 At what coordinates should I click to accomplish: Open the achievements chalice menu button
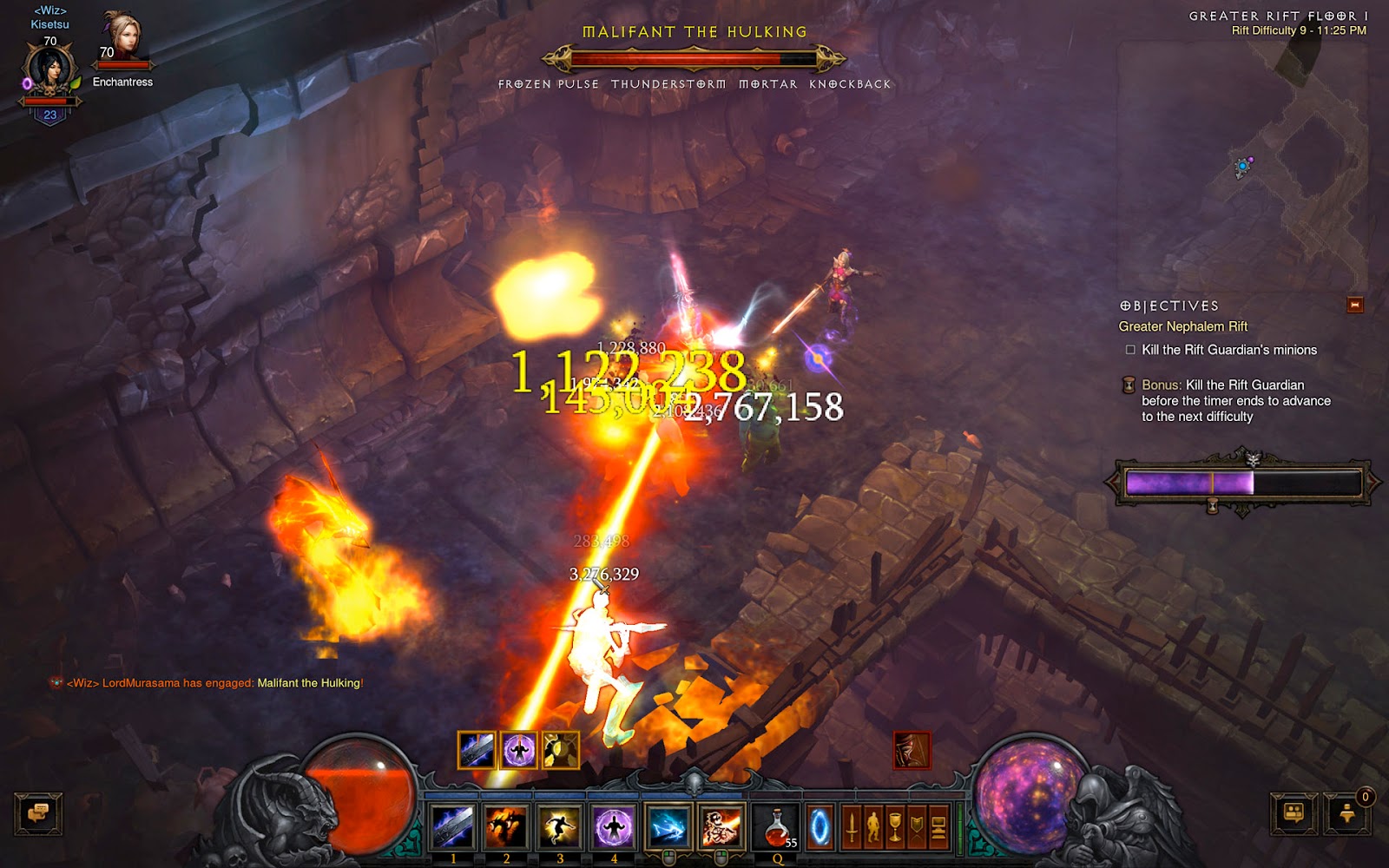click(895, 826)
